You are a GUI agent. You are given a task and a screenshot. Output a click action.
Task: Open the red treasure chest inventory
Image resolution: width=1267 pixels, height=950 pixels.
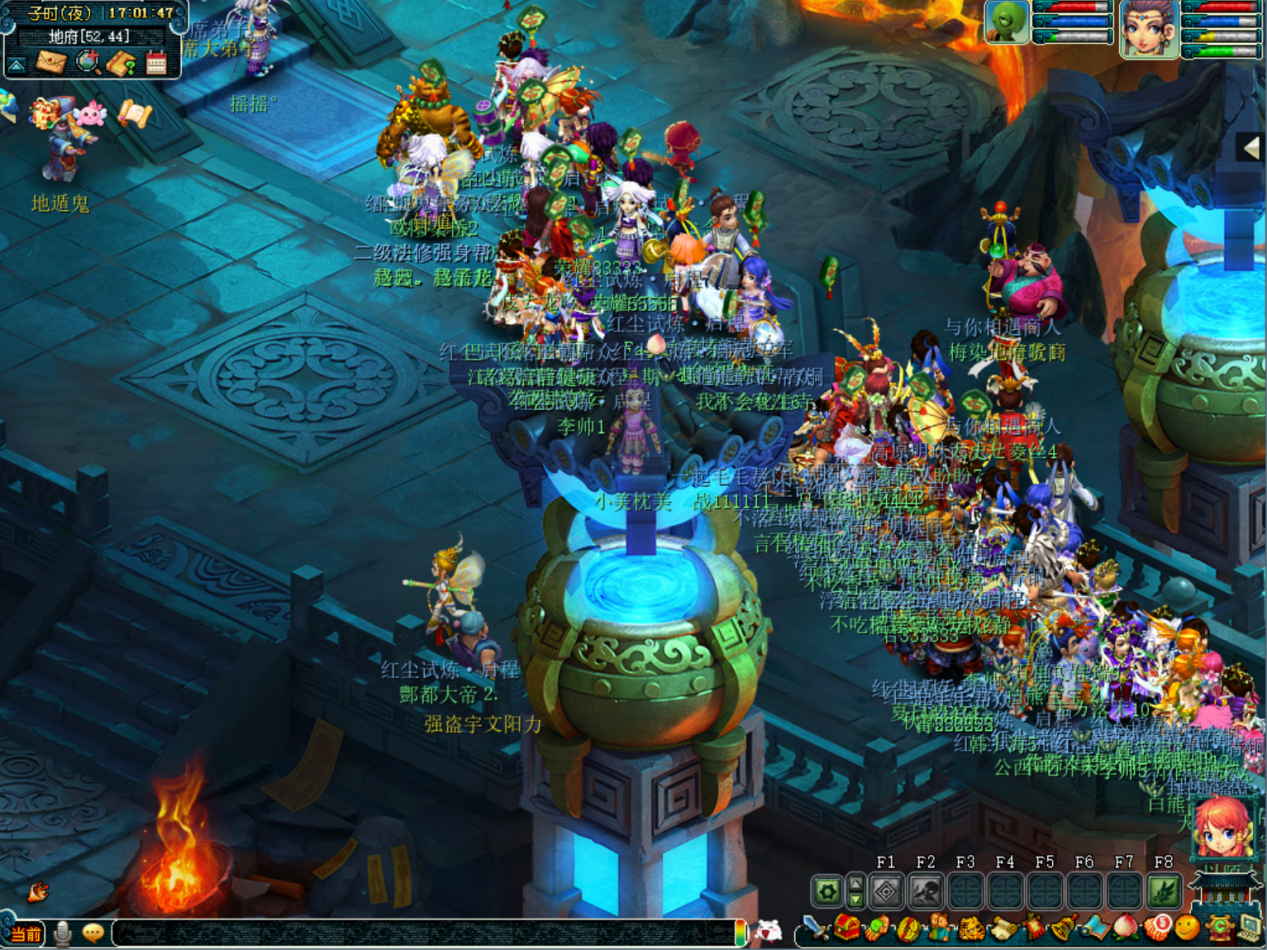click(848, 928)
